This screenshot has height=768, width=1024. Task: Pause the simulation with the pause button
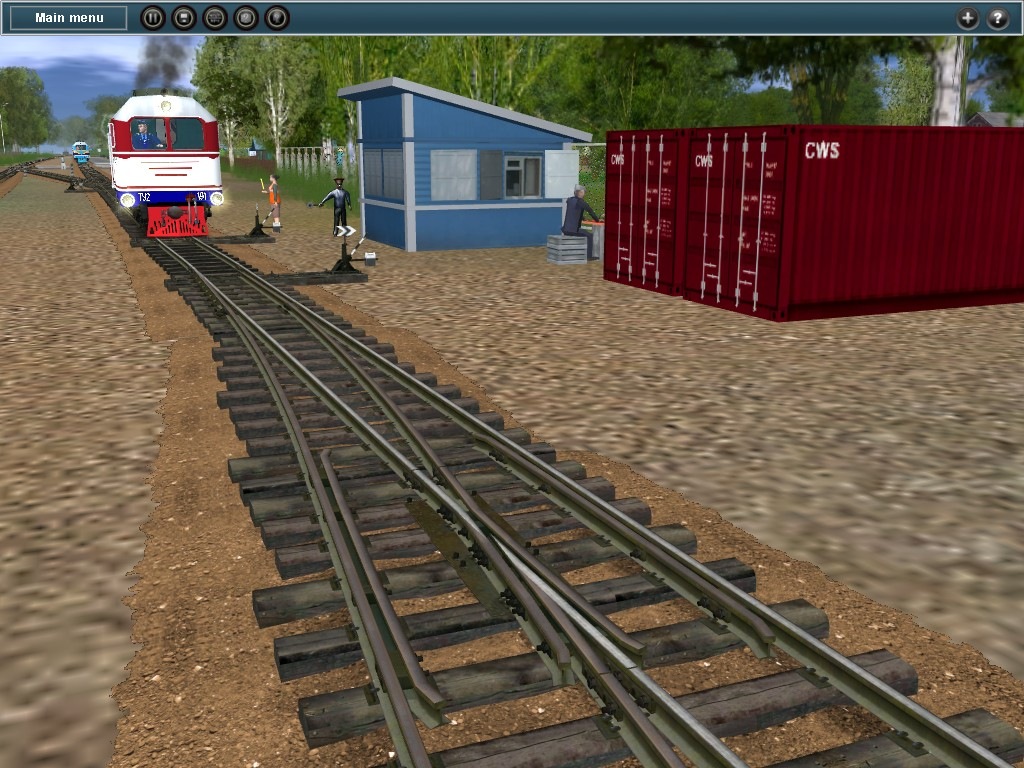[152, 18]
